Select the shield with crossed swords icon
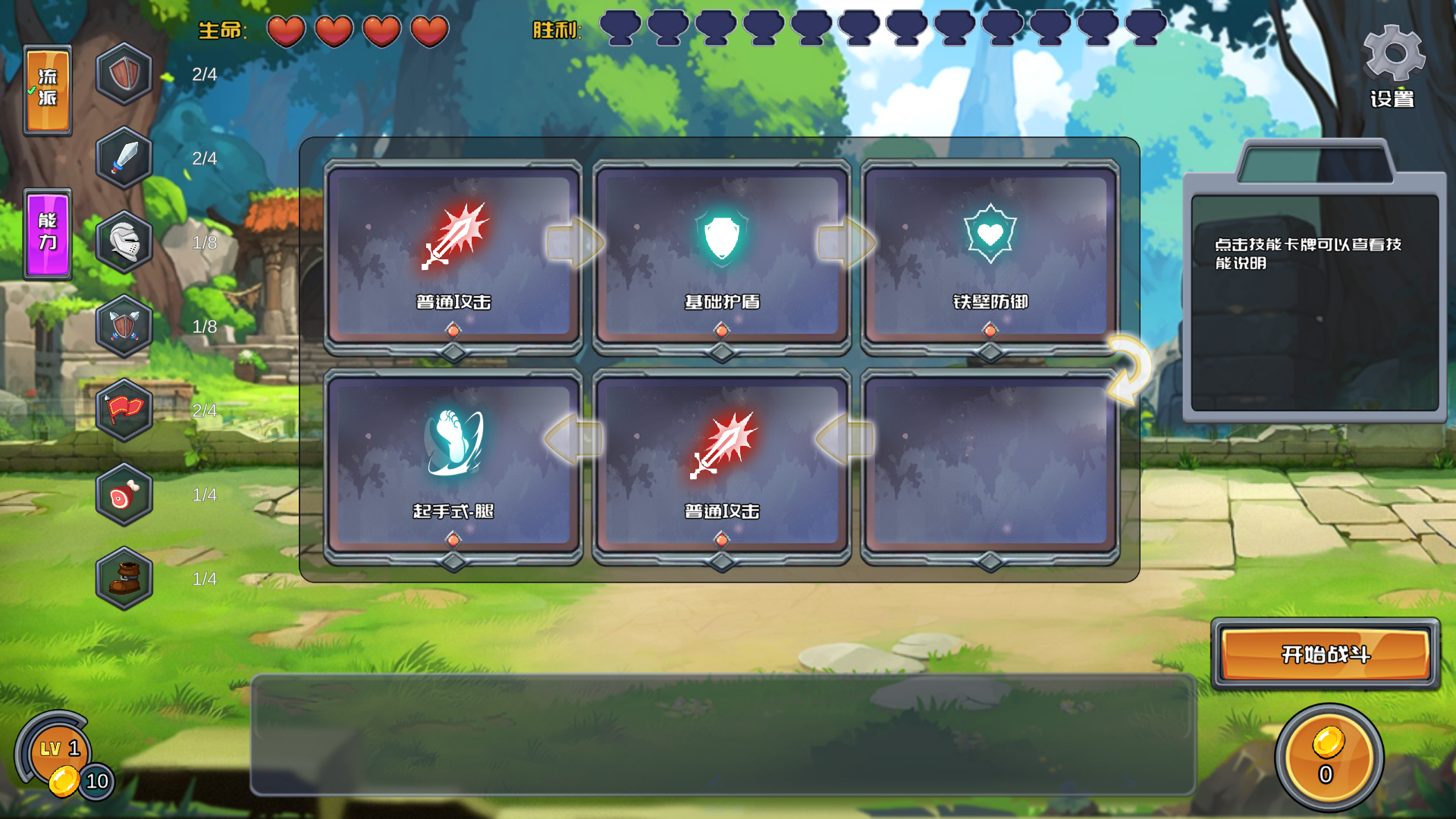 124,327
